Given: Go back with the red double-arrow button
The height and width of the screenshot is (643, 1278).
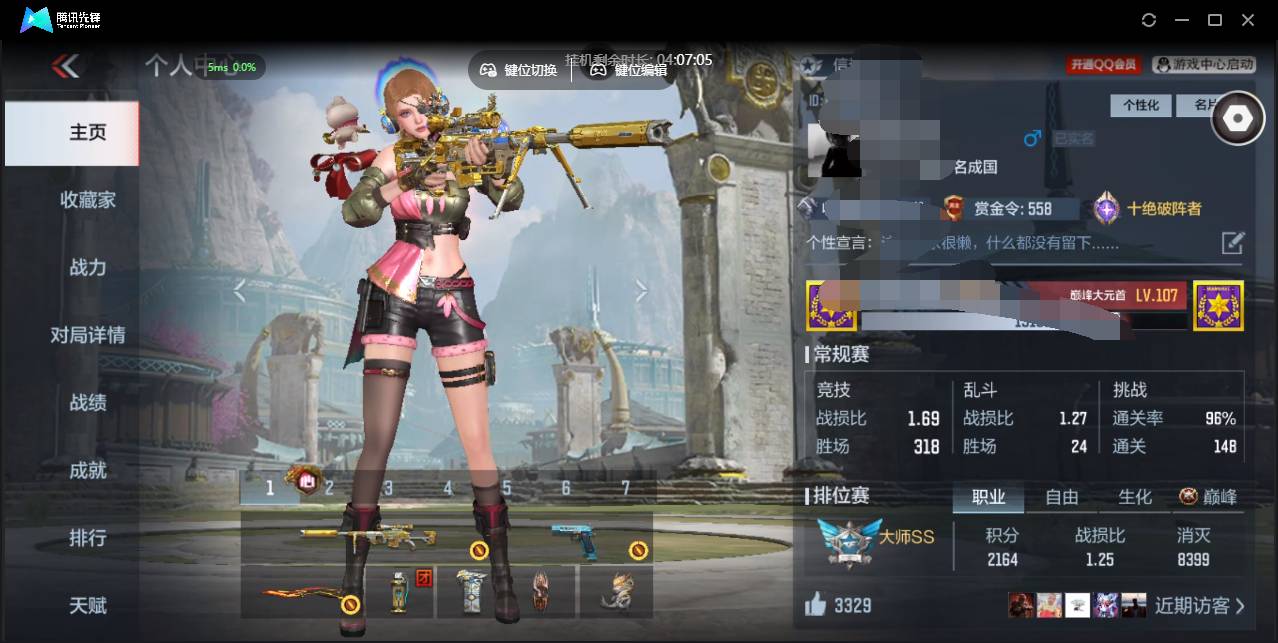Looking at the screenshot, I should 66,67.
